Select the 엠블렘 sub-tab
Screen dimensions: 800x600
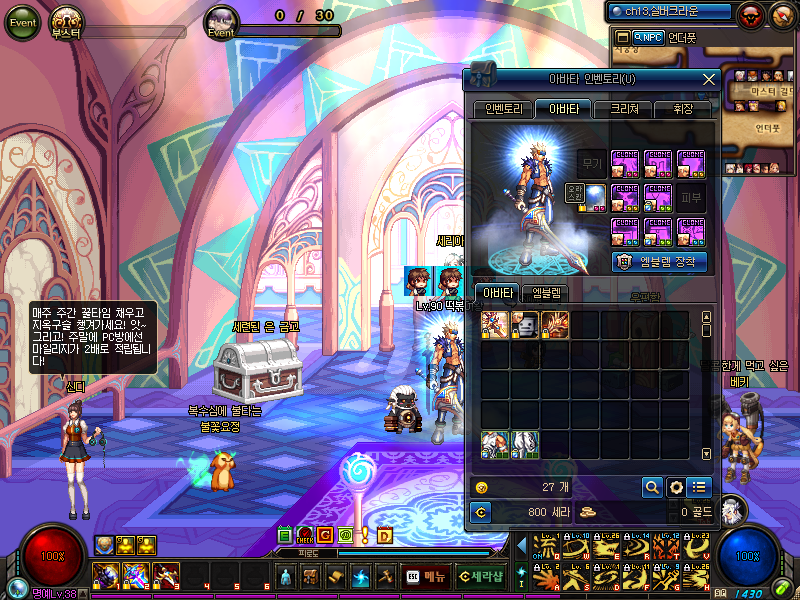coord(546,293)
